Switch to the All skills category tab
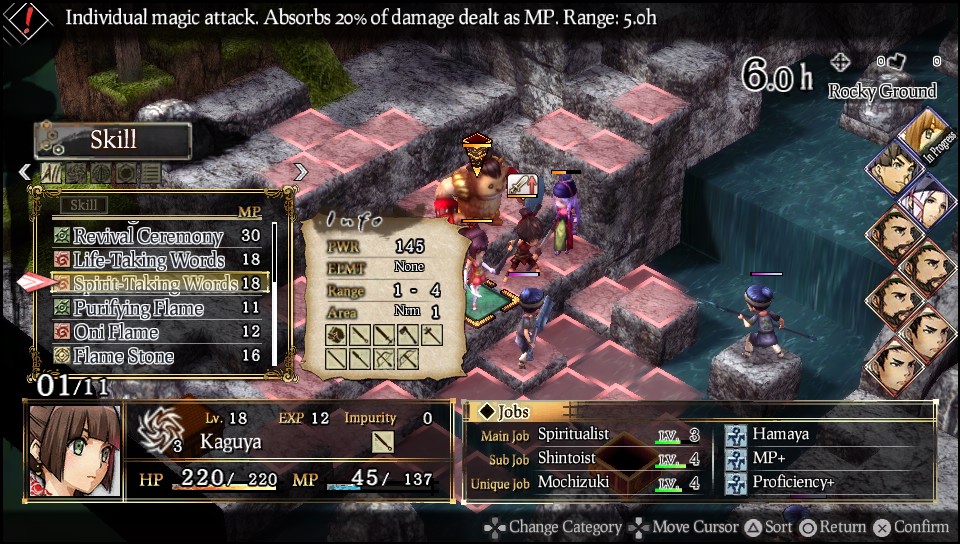Viewport: 960px width, 544px height. (51, 173)
